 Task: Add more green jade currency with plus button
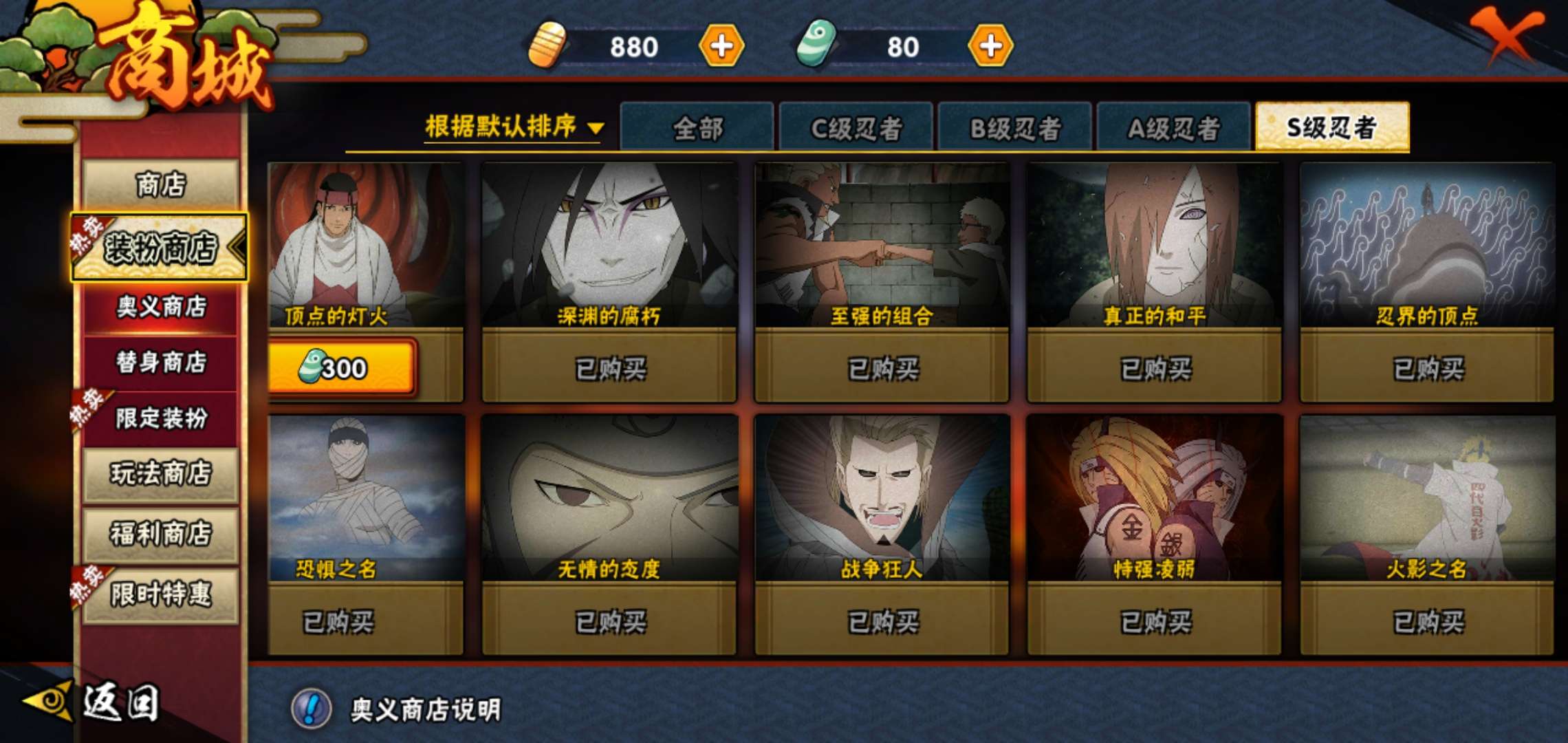coord(990,46)
